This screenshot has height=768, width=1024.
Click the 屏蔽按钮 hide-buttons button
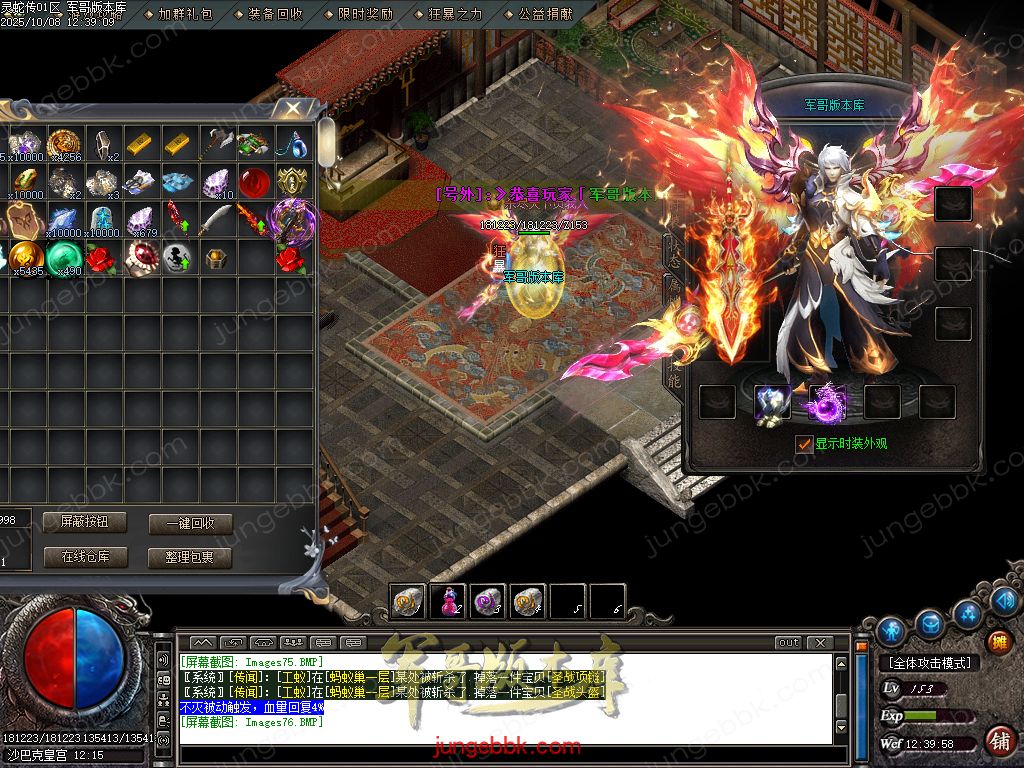point(85,522)
